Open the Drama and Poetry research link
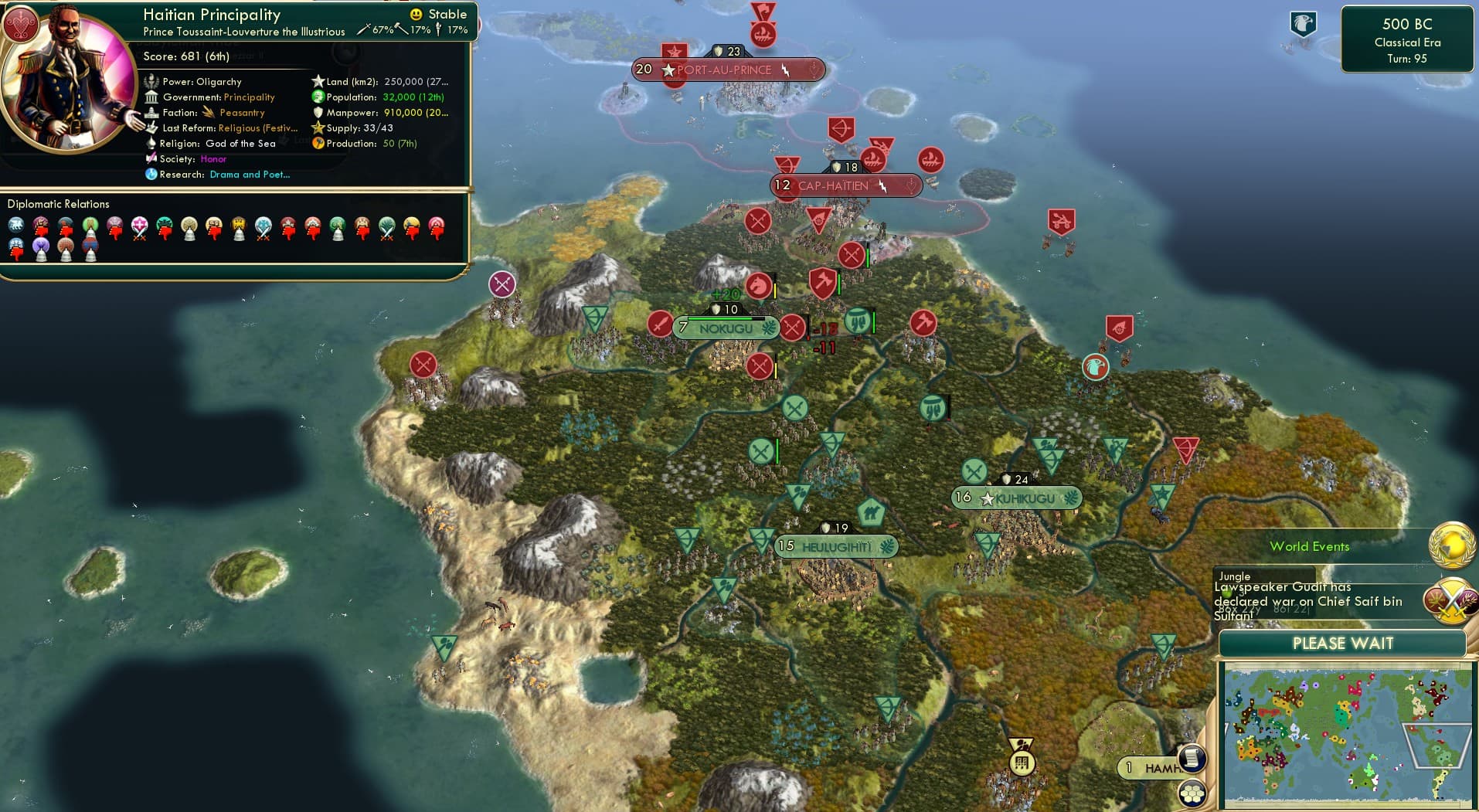1479x812 pixels. [x=249, y=175]
